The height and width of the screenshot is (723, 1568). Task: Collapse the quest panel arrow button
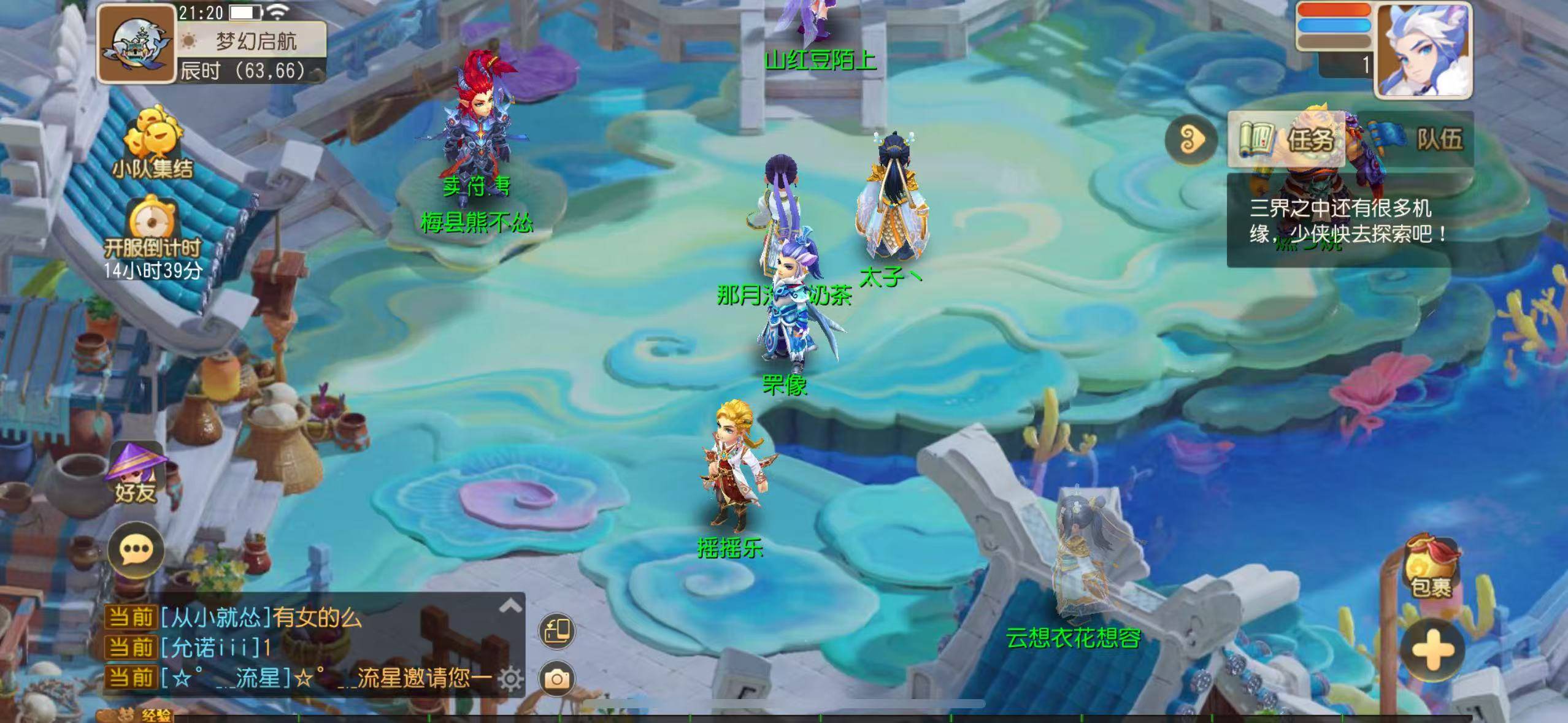(x=1191, y=139)
